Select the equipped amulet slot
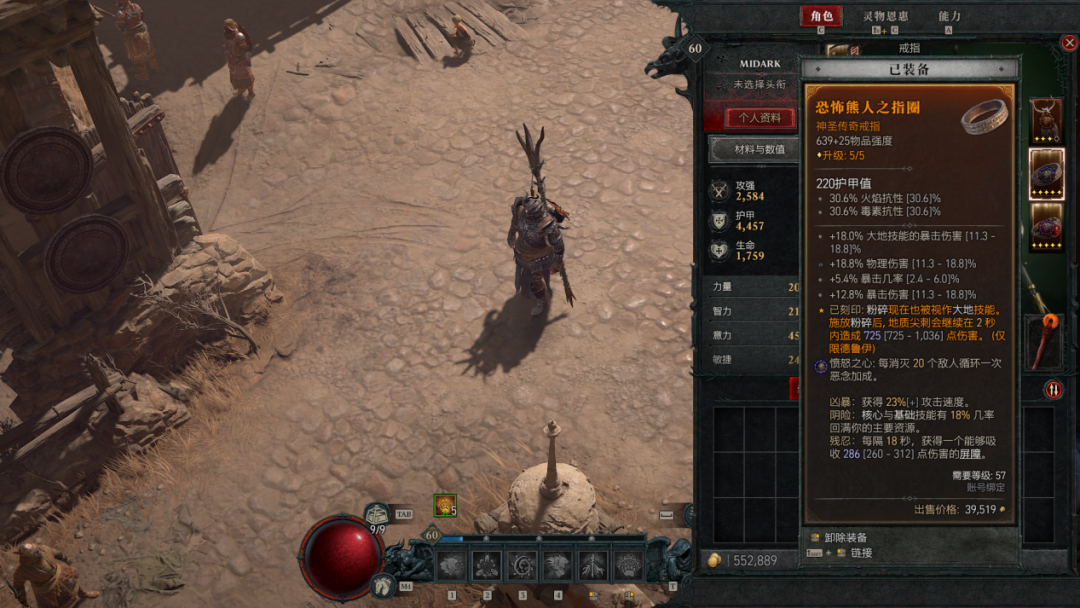Image resolution: width=1080 pixels, height=608 pixels. [1046, 120]
